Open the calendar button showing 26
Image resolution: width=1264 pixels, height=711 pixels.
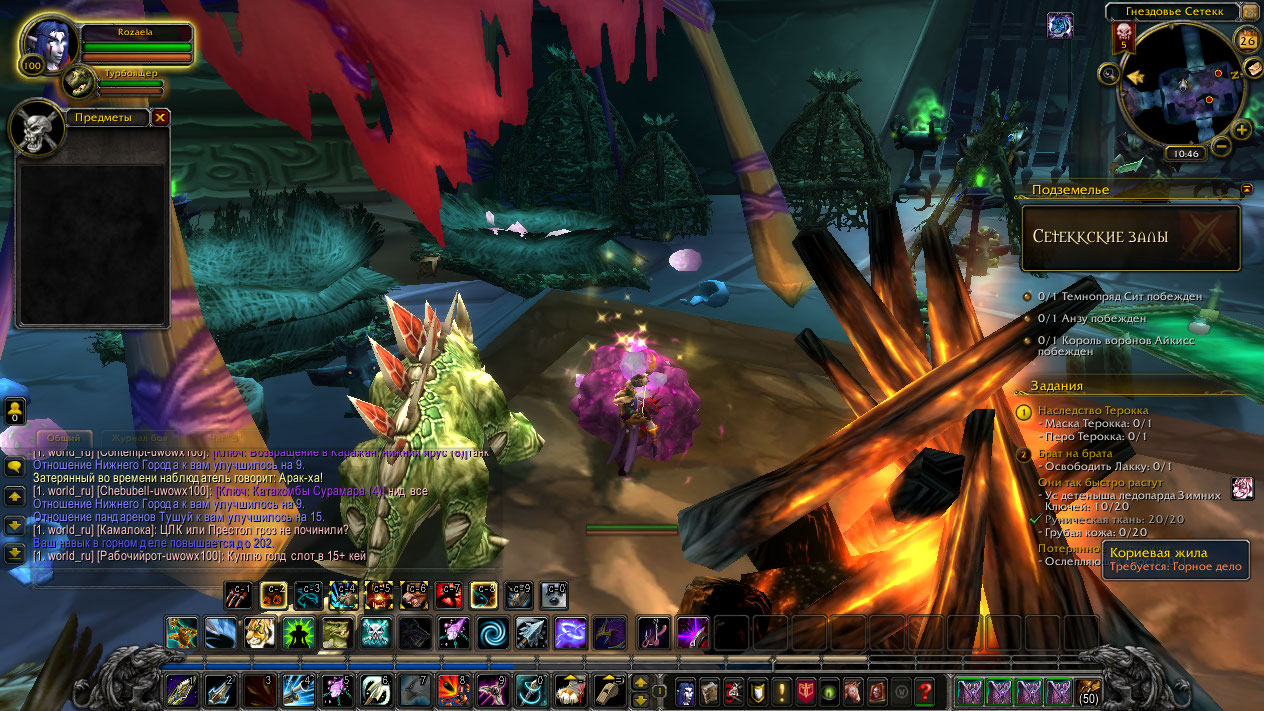click(x=1247, y=40)
